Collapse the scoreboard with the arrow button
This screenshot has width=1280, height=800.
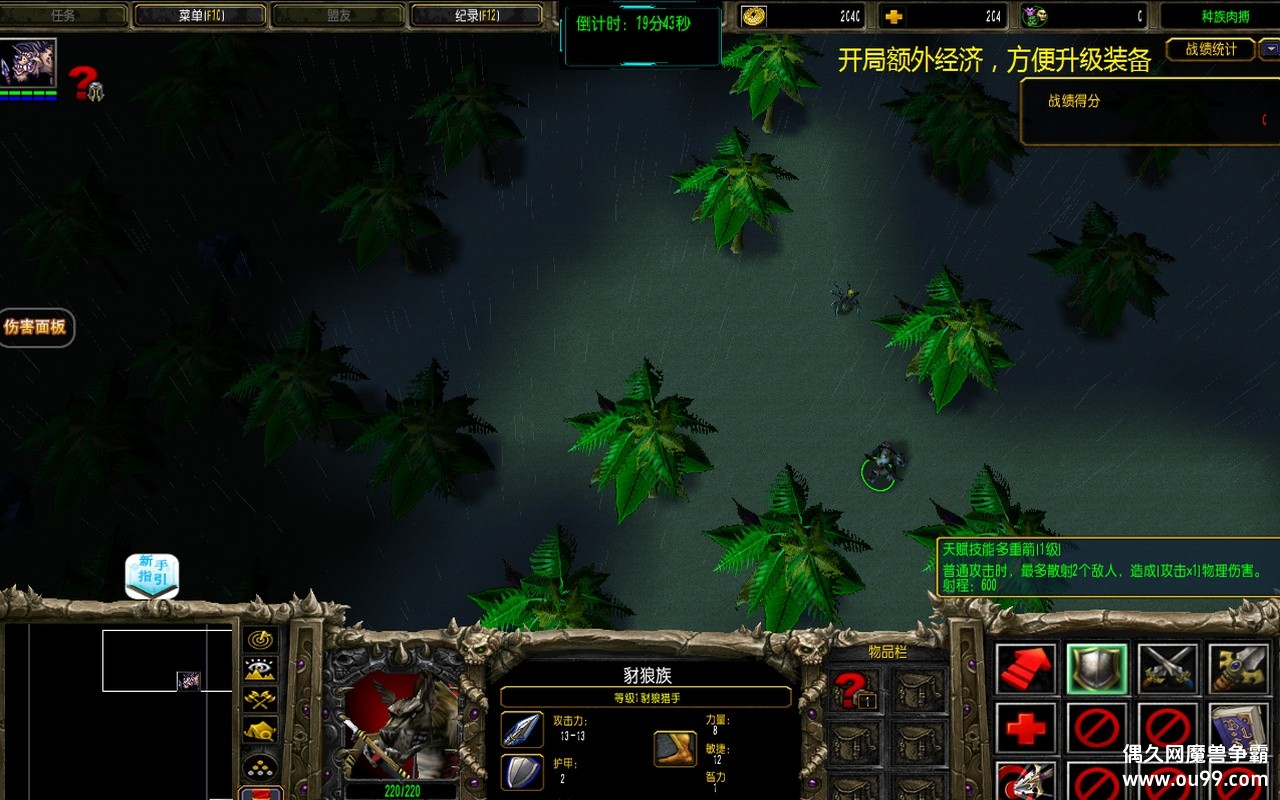[x=1268, y=48]
